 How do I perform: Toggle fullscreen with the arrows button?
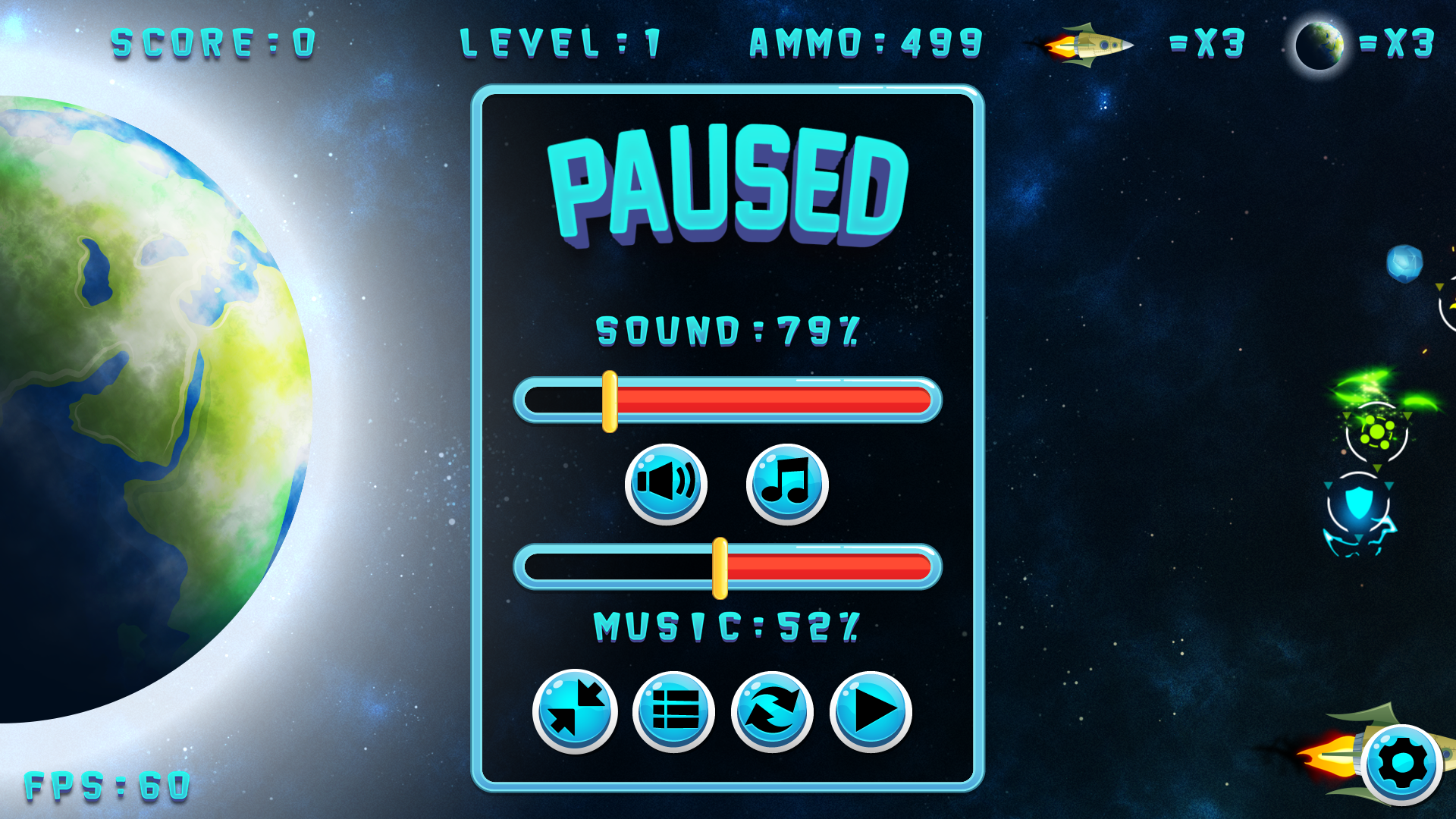point(575,711)
